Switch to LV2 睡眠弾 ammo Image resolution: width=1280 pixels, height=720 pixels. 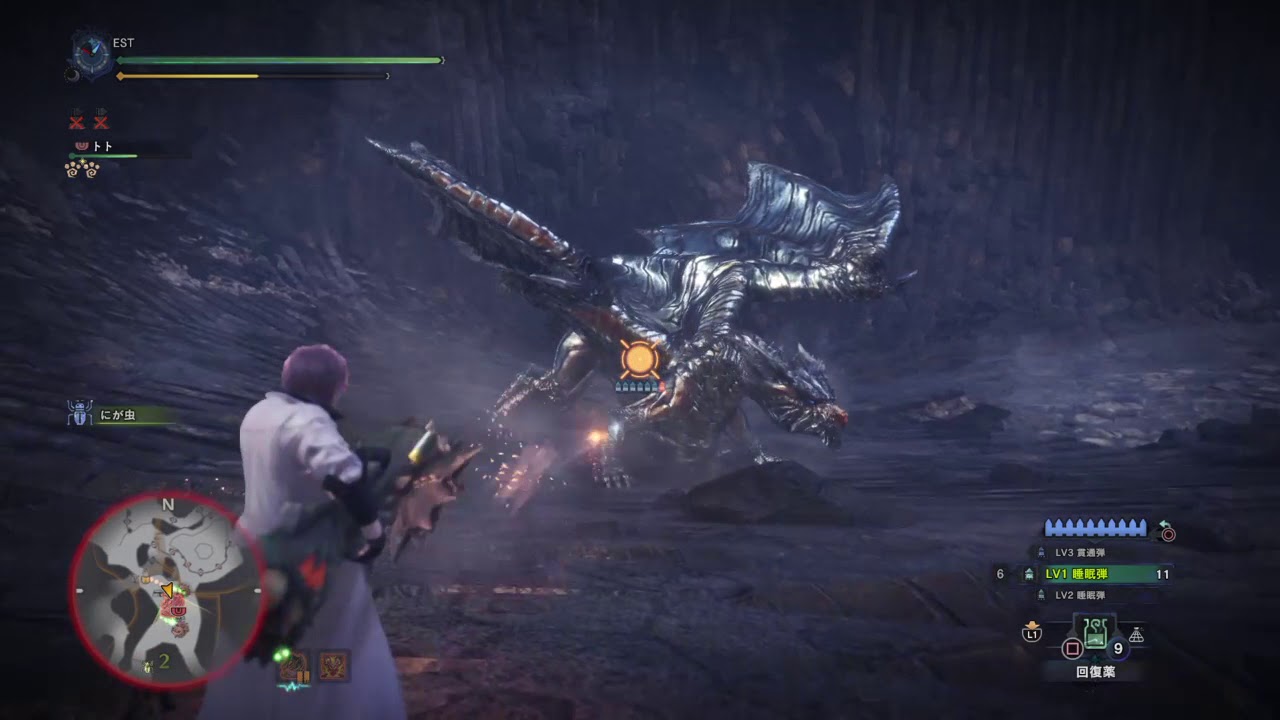point(1080,595)
